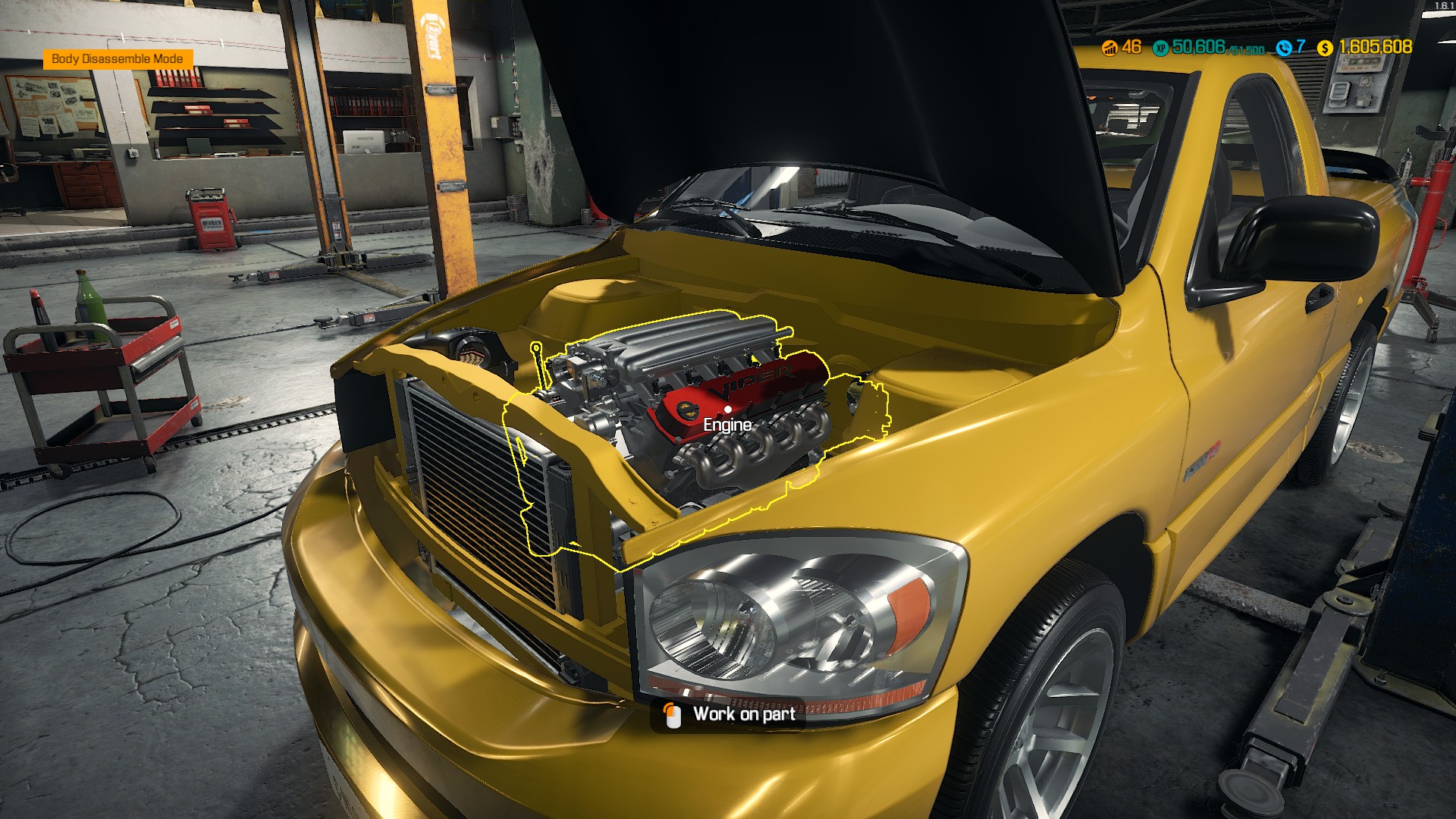Click the level indicator icon showing 46
Viewport: 1456px width, 819px height.
tap(1109, 48)
